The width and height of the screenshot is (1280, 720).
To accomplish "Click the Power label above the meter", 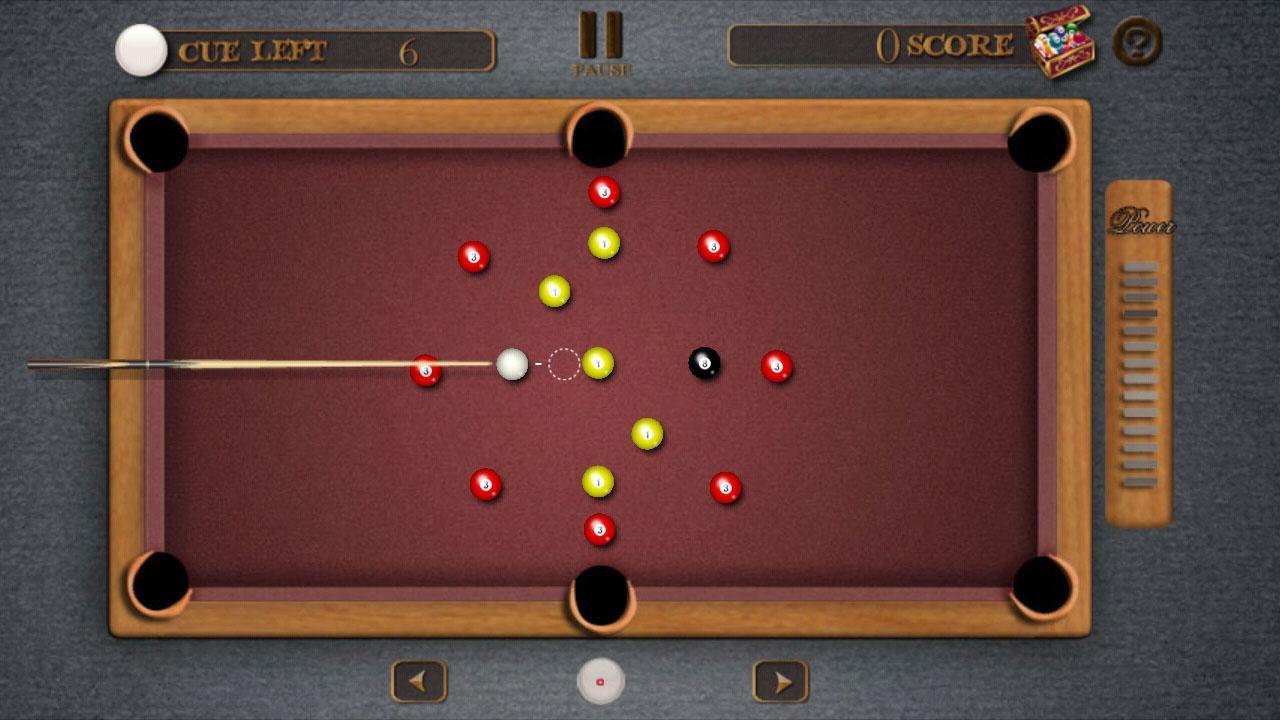I will tap(1142, 223).
